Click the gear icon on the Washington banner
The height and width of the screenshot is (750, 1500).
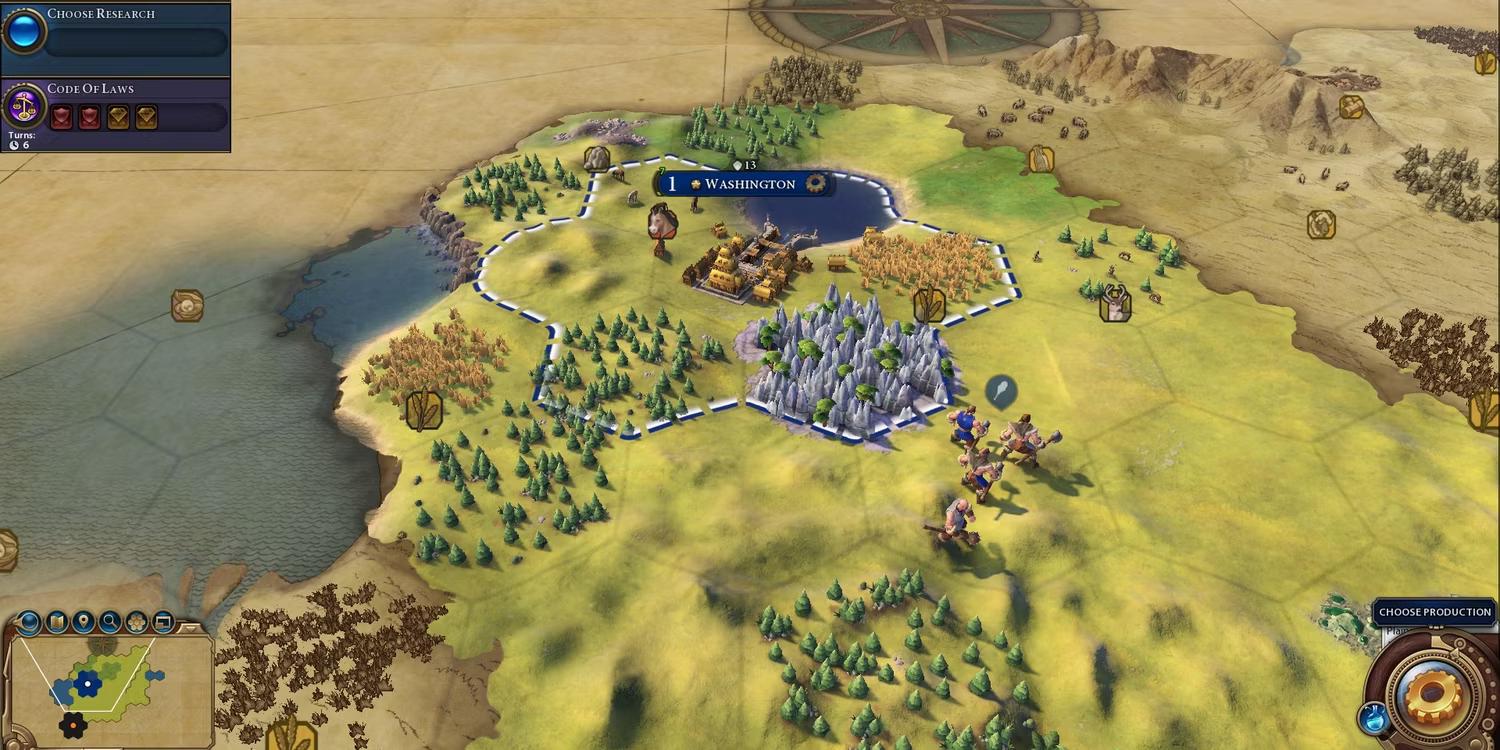tap(816, 183)
